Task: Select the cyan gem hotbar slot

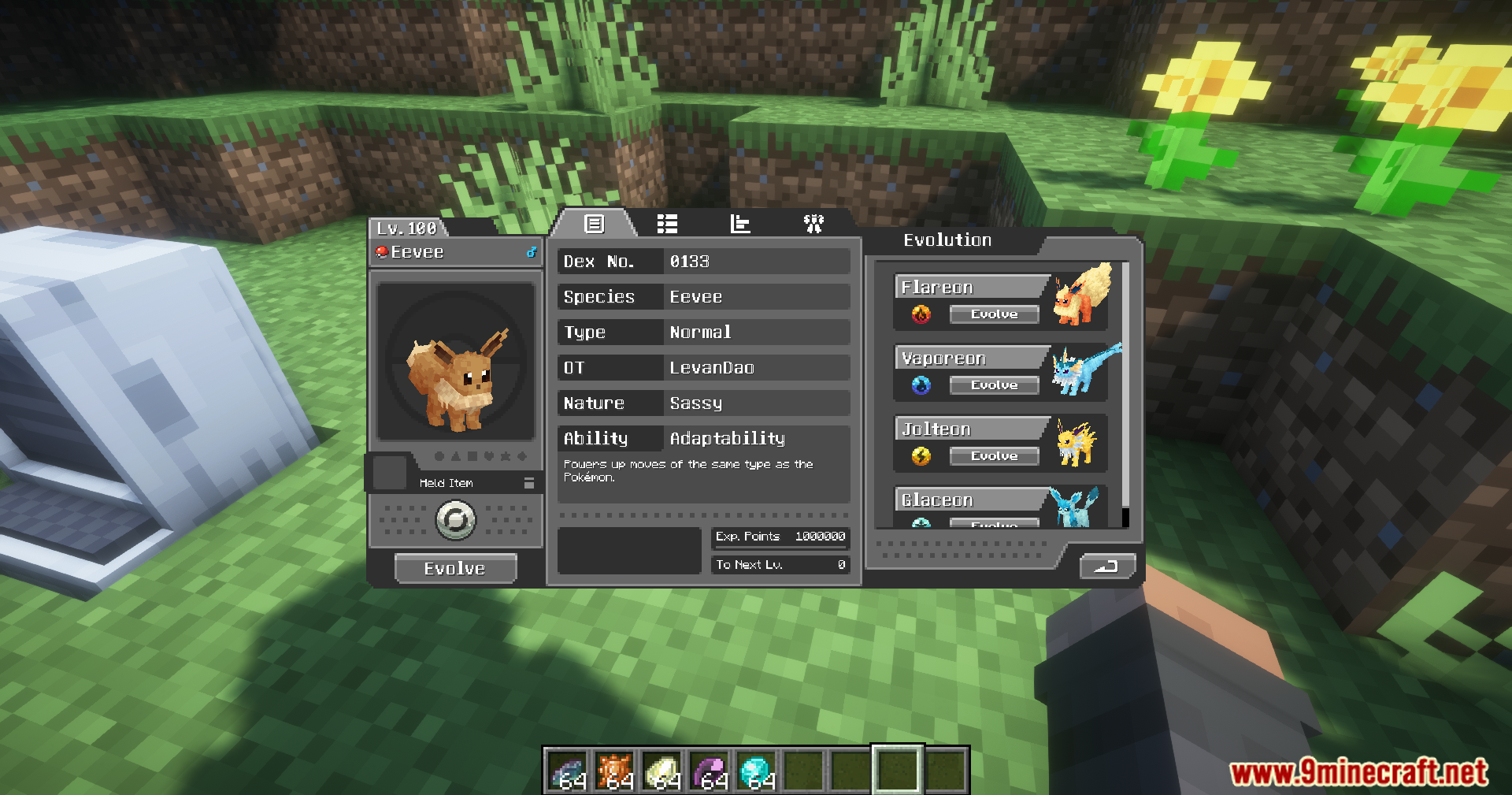Action: pyautogui.click(x=756, y=771)
